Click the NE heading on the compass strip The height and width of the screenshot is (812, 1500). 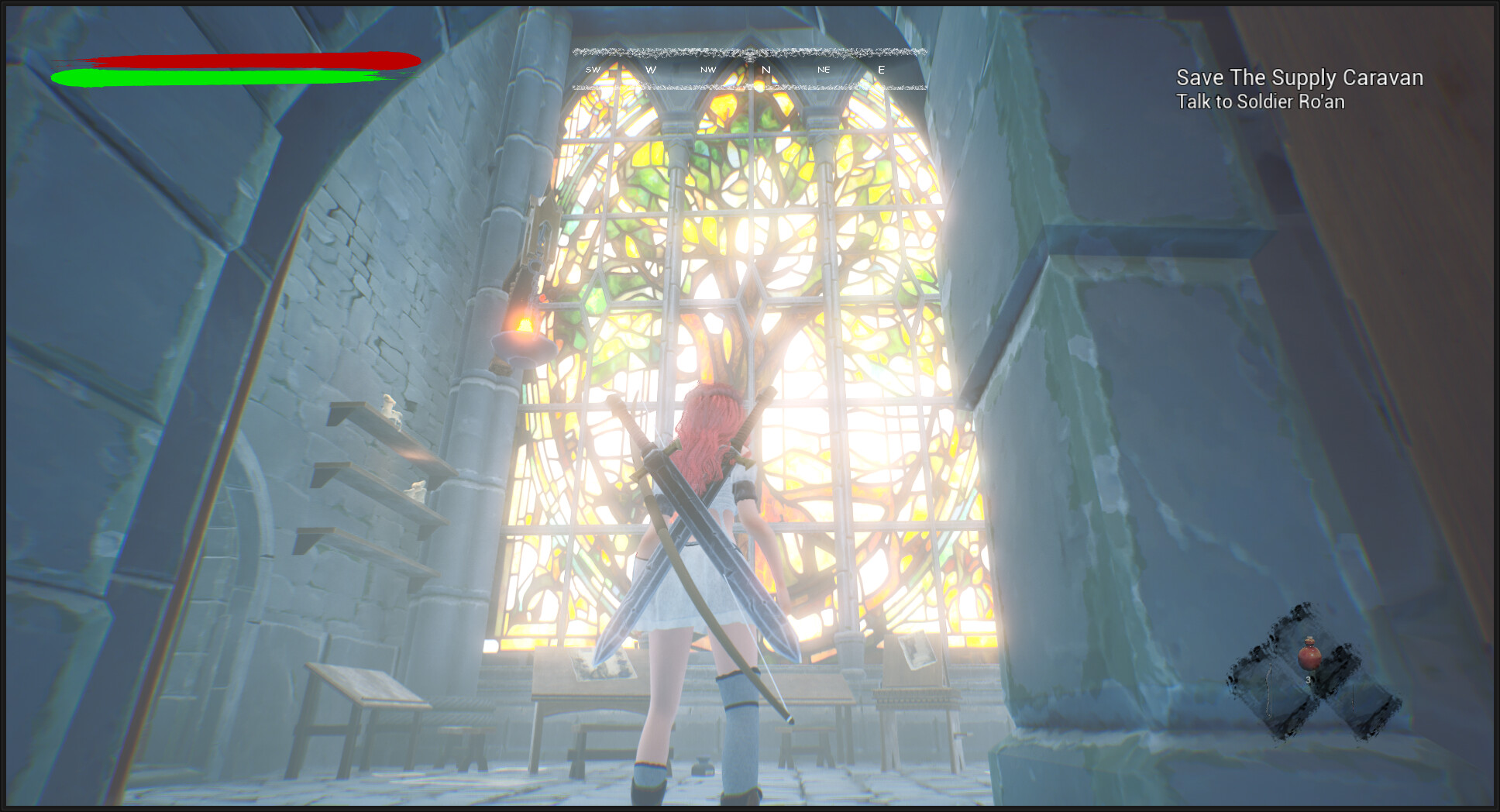click(823, 69)
